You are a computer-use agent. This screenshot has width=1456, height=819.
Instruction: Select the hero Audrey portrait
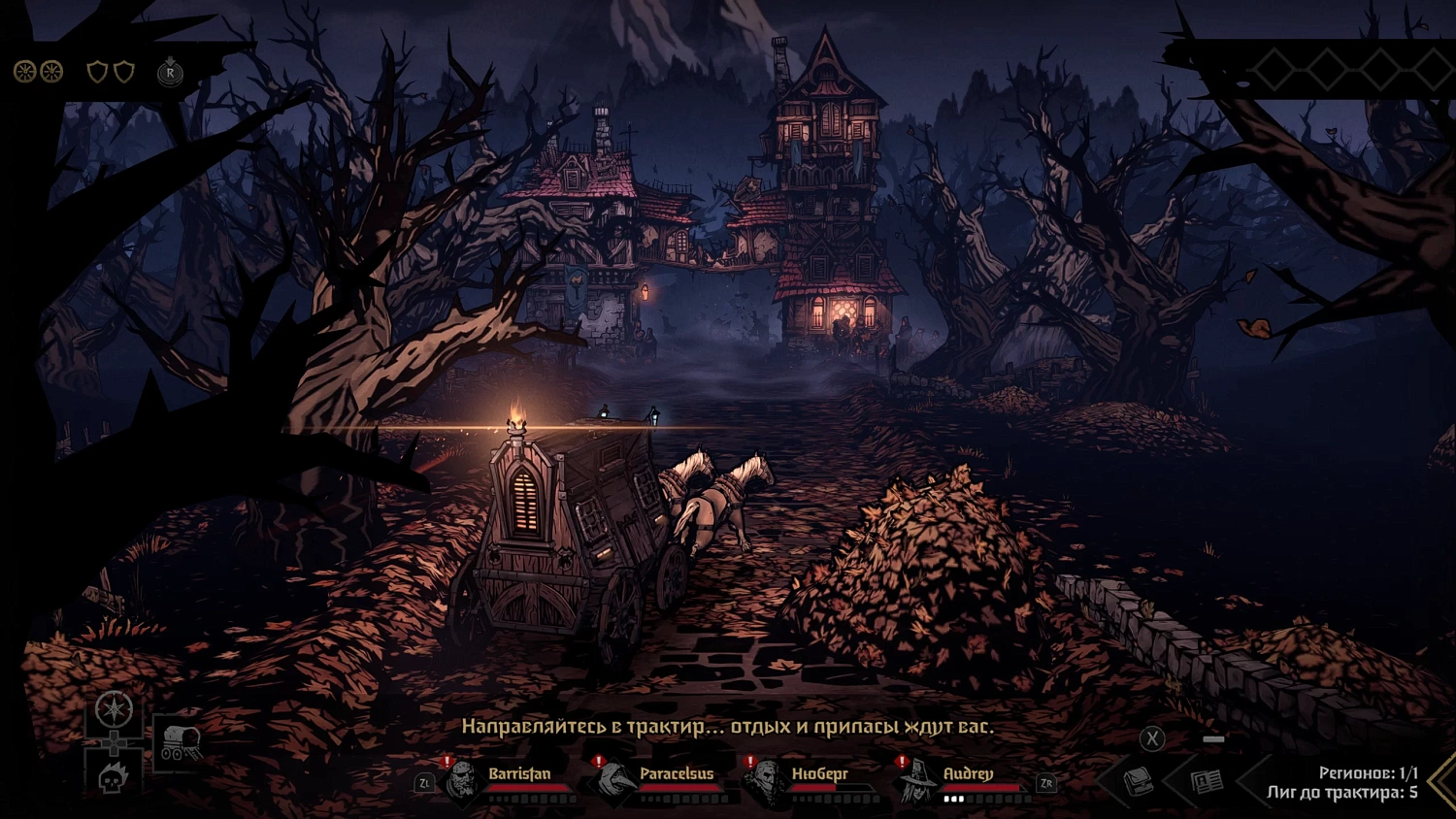tap(917, 781)
